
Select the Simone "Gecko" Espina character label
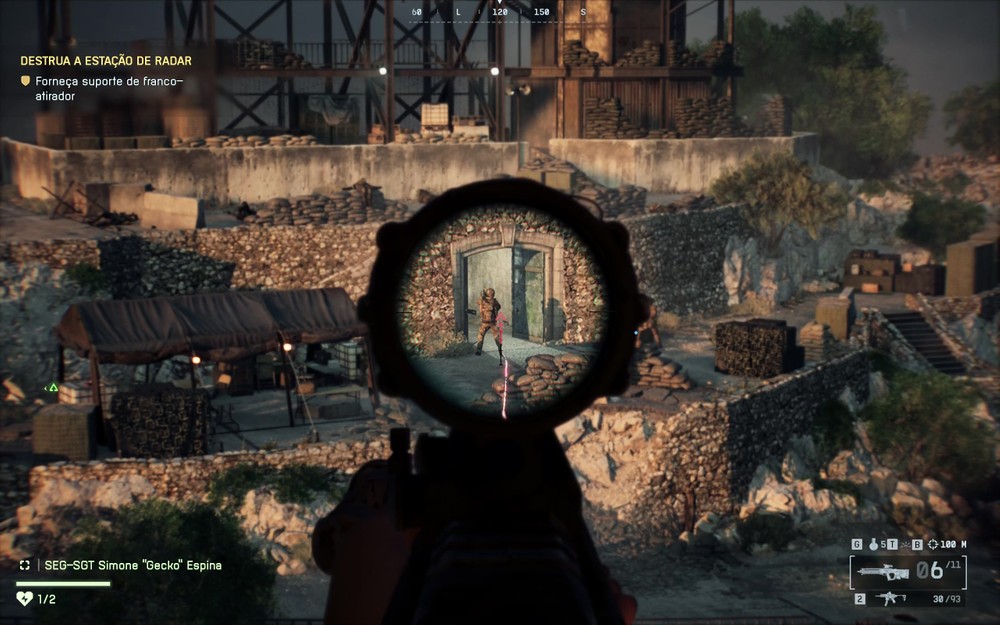coord(132,565)
